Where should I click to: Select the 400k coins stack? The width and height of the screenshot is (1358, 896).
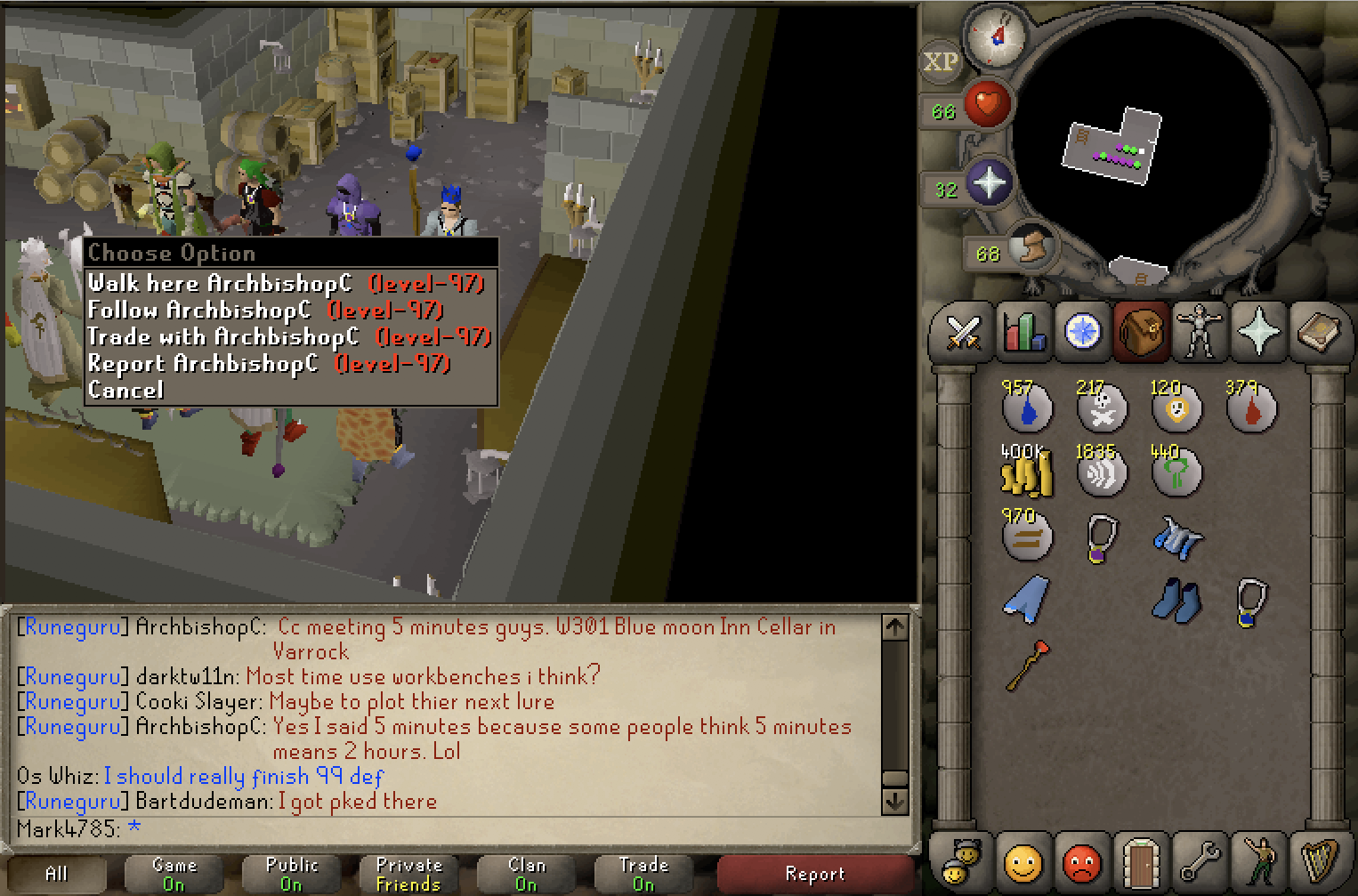(x=1027, y=472)
